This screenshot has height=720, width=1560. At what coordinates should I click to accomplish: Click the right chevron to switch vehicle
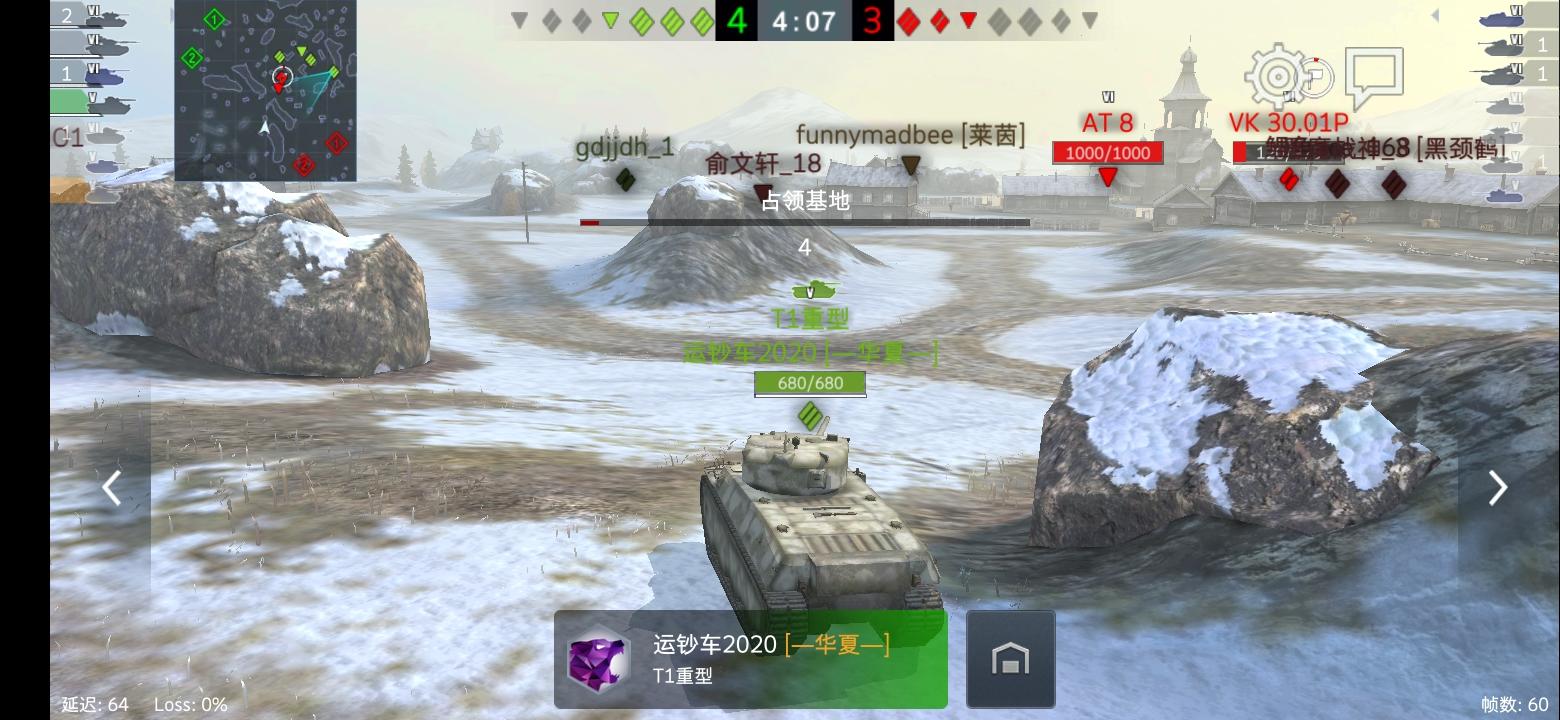click(1497, 487)
